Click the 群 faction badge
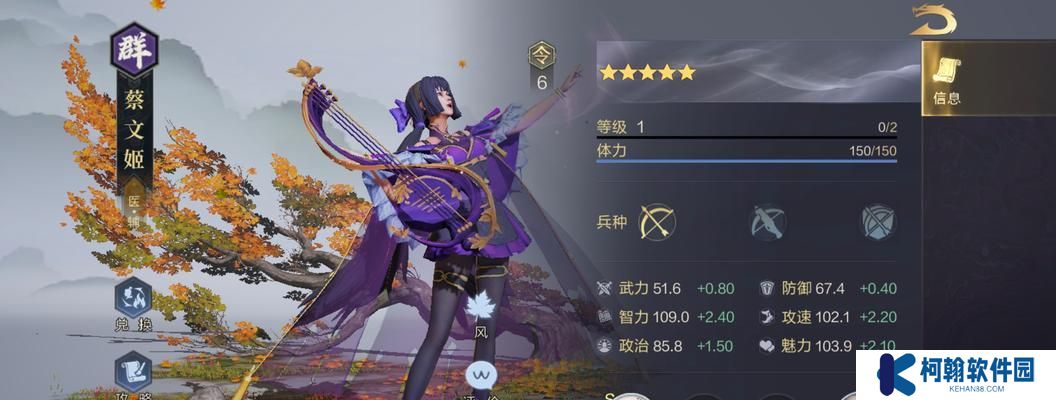 (133, 49)
